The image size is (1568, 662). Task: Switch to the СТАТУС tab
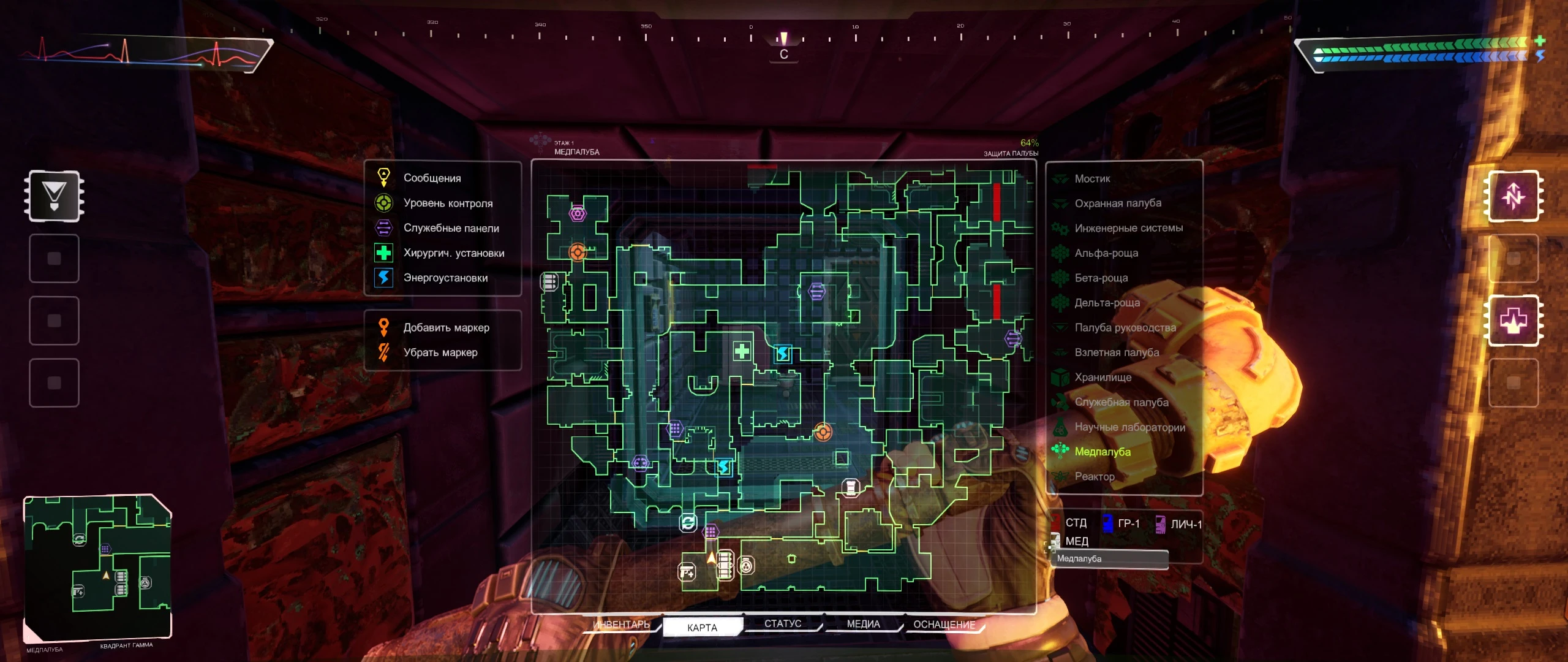(785, 623)
